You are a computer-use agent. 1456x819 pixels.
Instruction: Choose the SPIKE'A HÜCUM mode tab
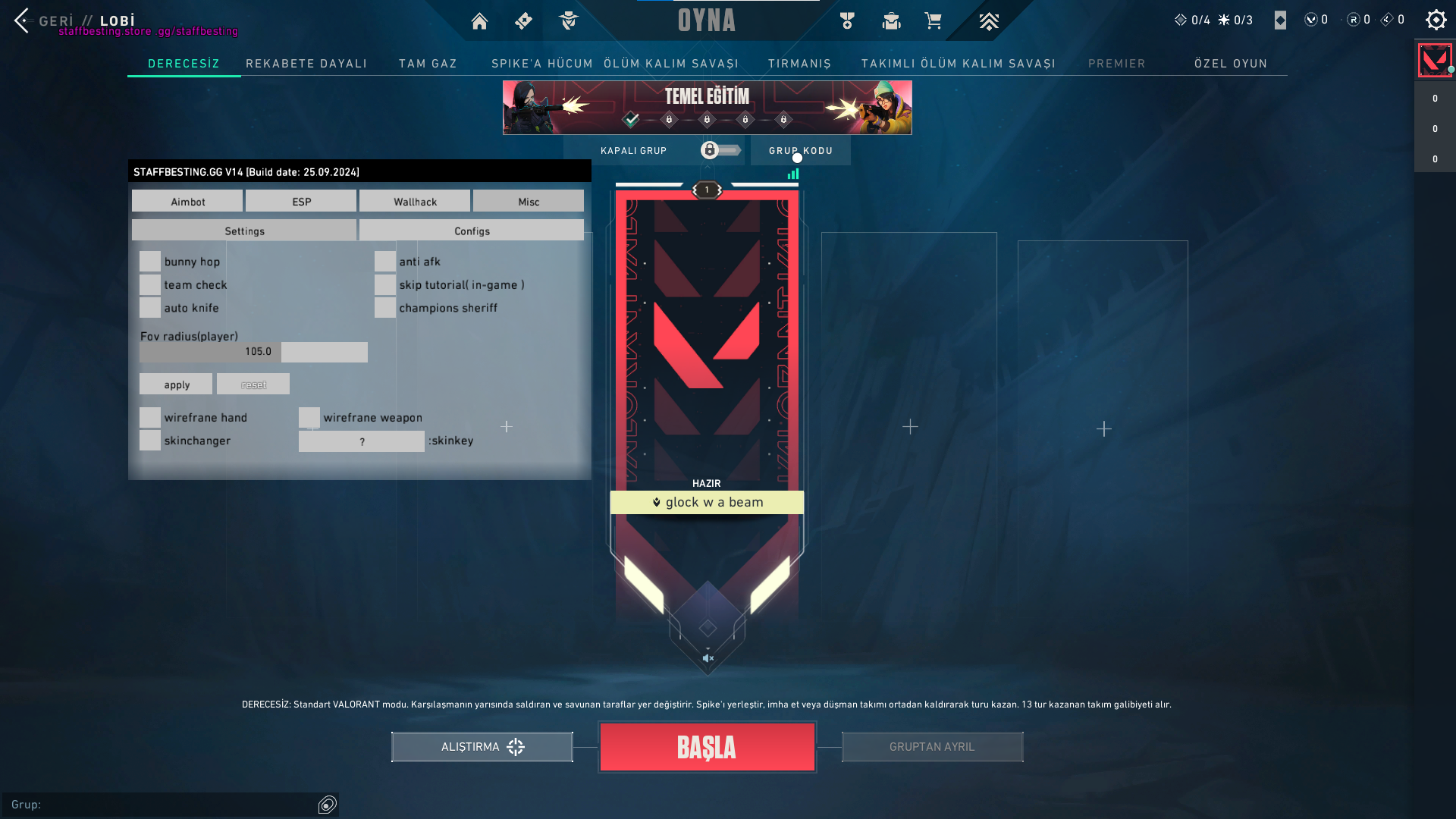coord(541,64)
